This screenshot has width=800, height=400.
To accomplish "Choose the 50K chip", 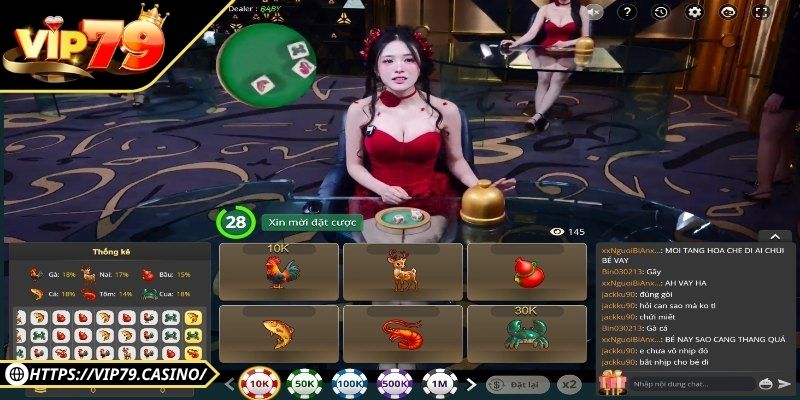I will tap(304, 382).
